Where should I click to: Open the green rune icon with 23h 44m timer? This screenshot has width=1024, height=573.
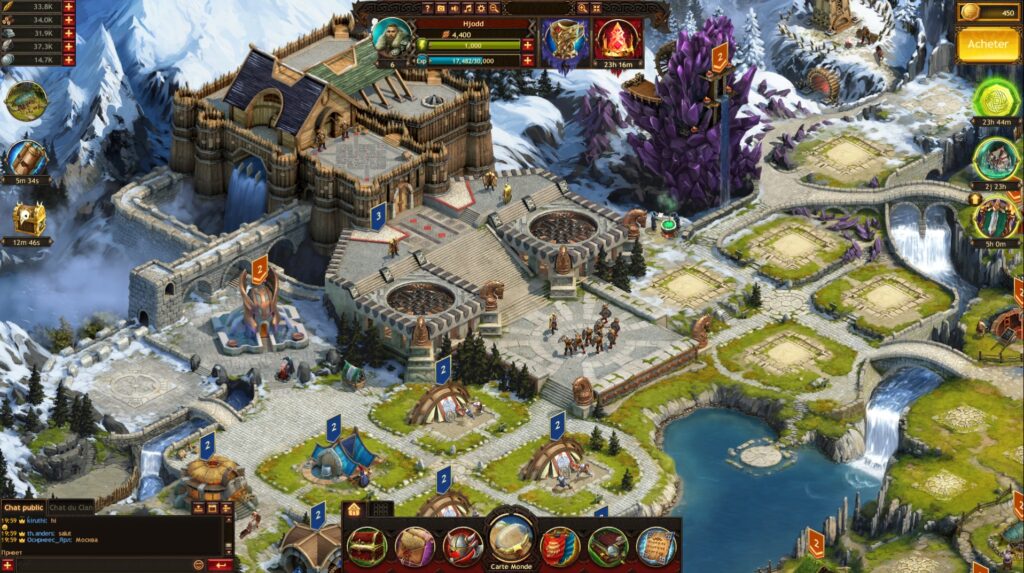994,99
